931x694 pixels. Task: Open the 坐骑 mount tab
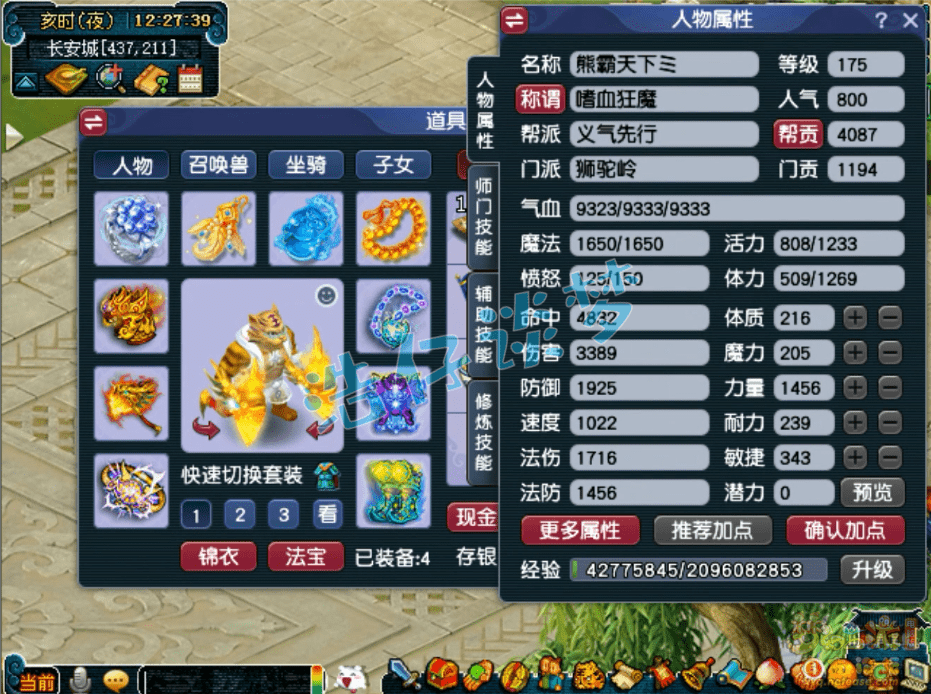point(306,165)
